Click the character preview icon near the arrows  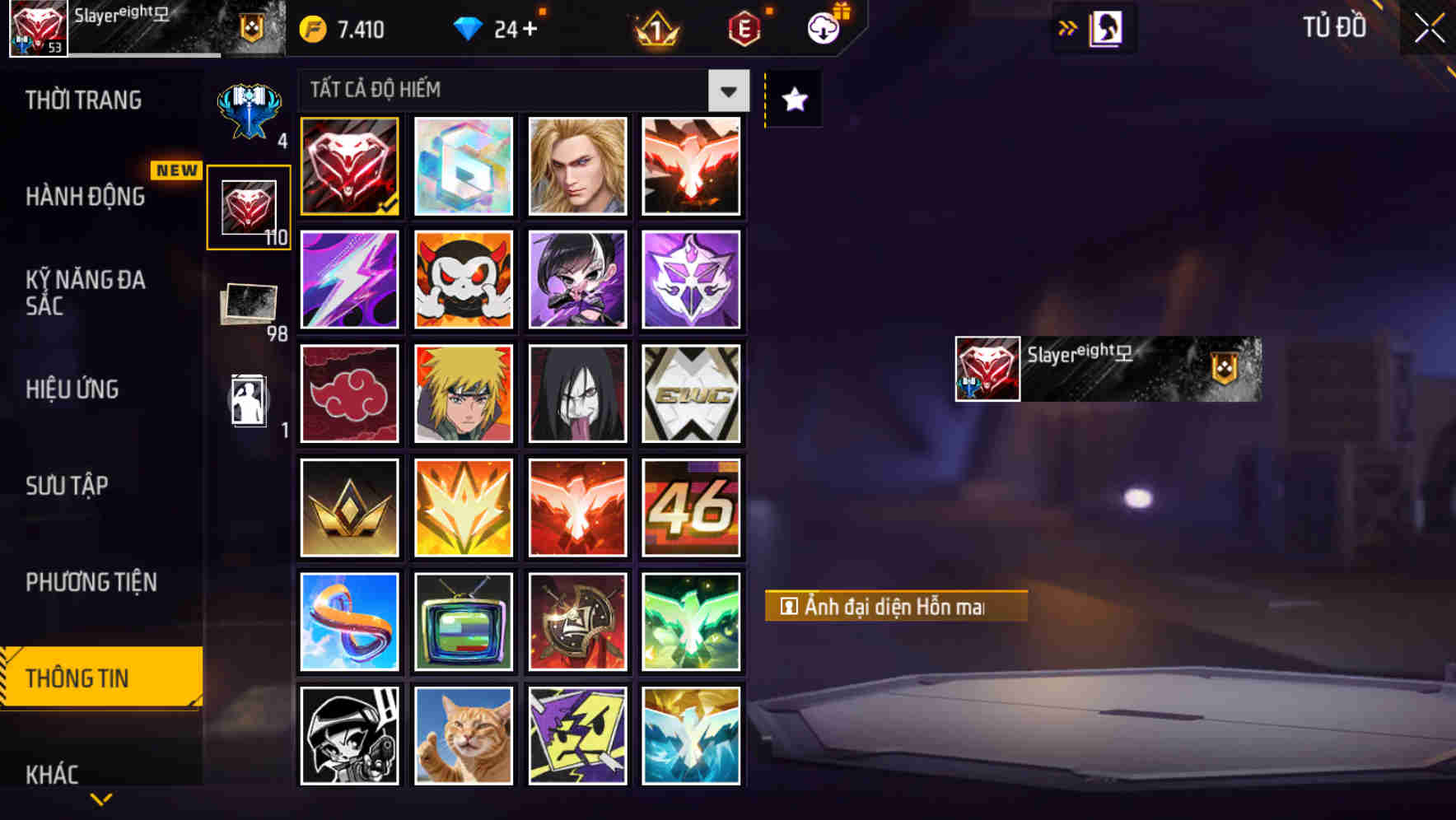click(x=1105, y=27)
